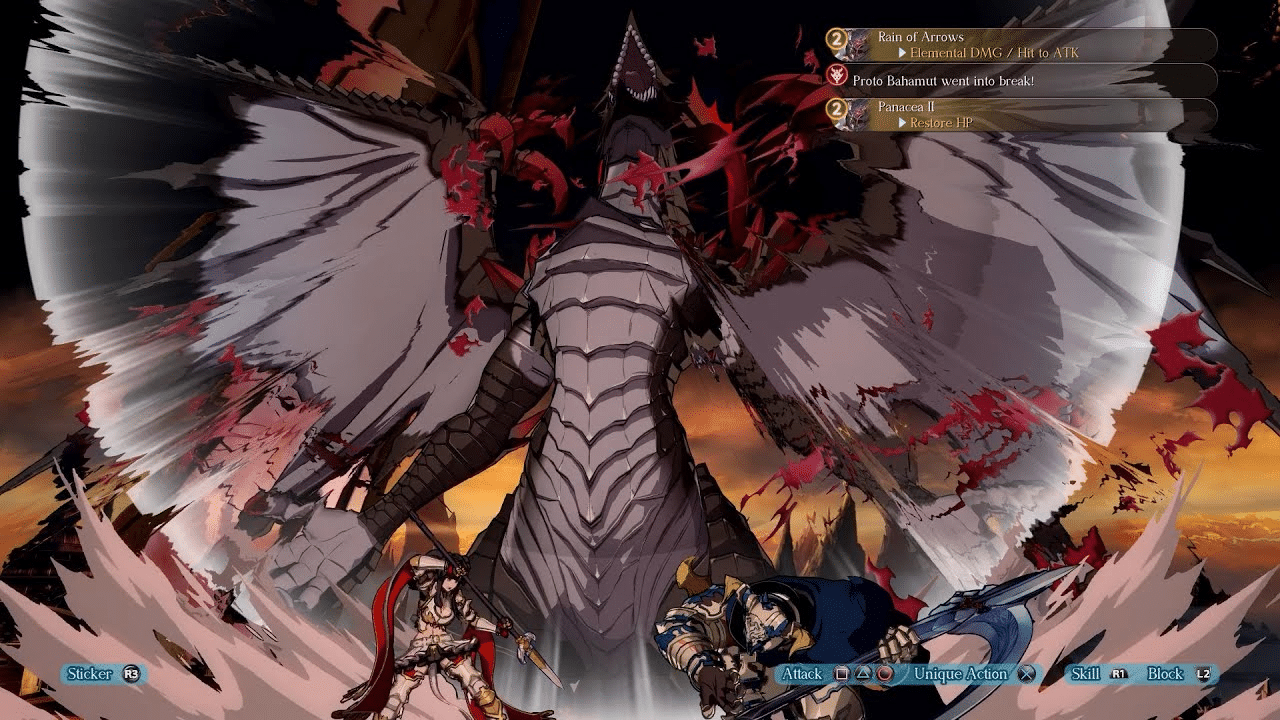The image size is (1280, 720).
Task: Click the Attack label
Action: click(x=802, y=671)
